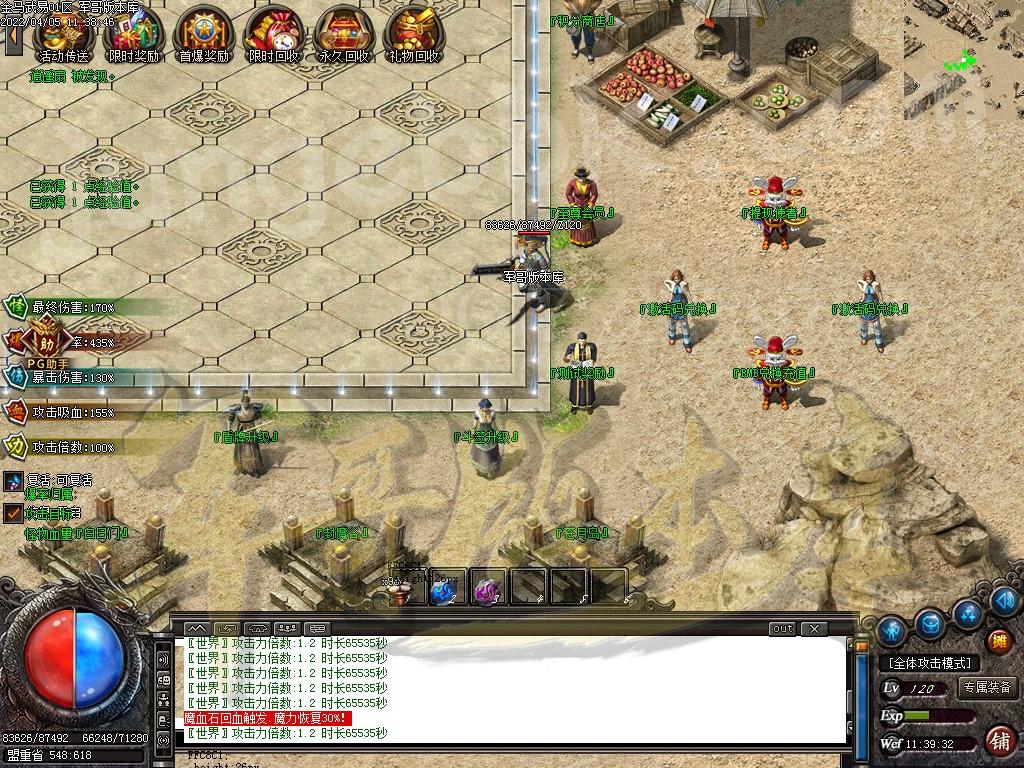Collapse the top icon bar with the left arrow
The height and width of the screenshot is (768, 1024).
point(14,34)
